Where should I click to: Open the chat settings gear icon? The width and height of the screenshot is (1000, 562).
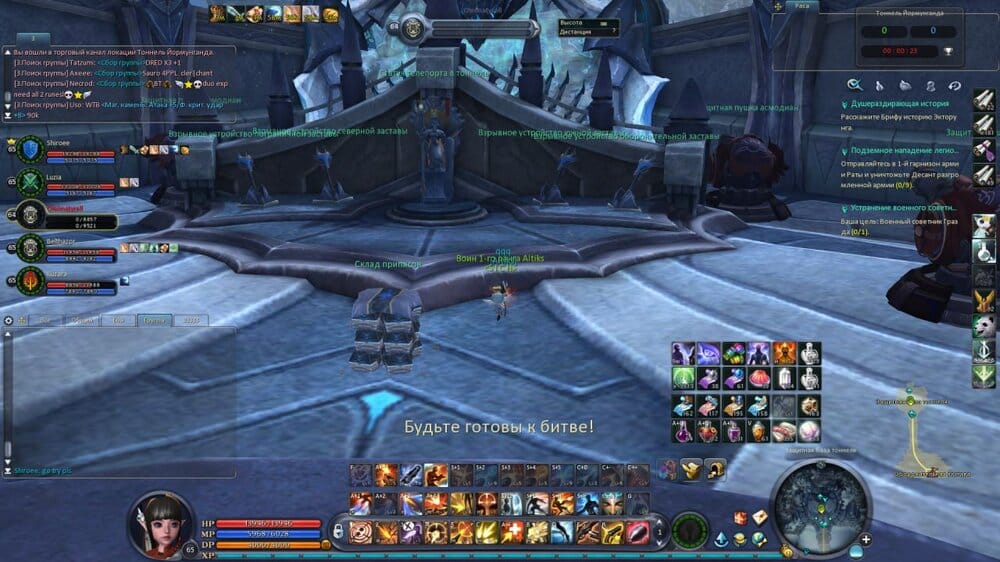pyautogui.click(x=9, y=320)
